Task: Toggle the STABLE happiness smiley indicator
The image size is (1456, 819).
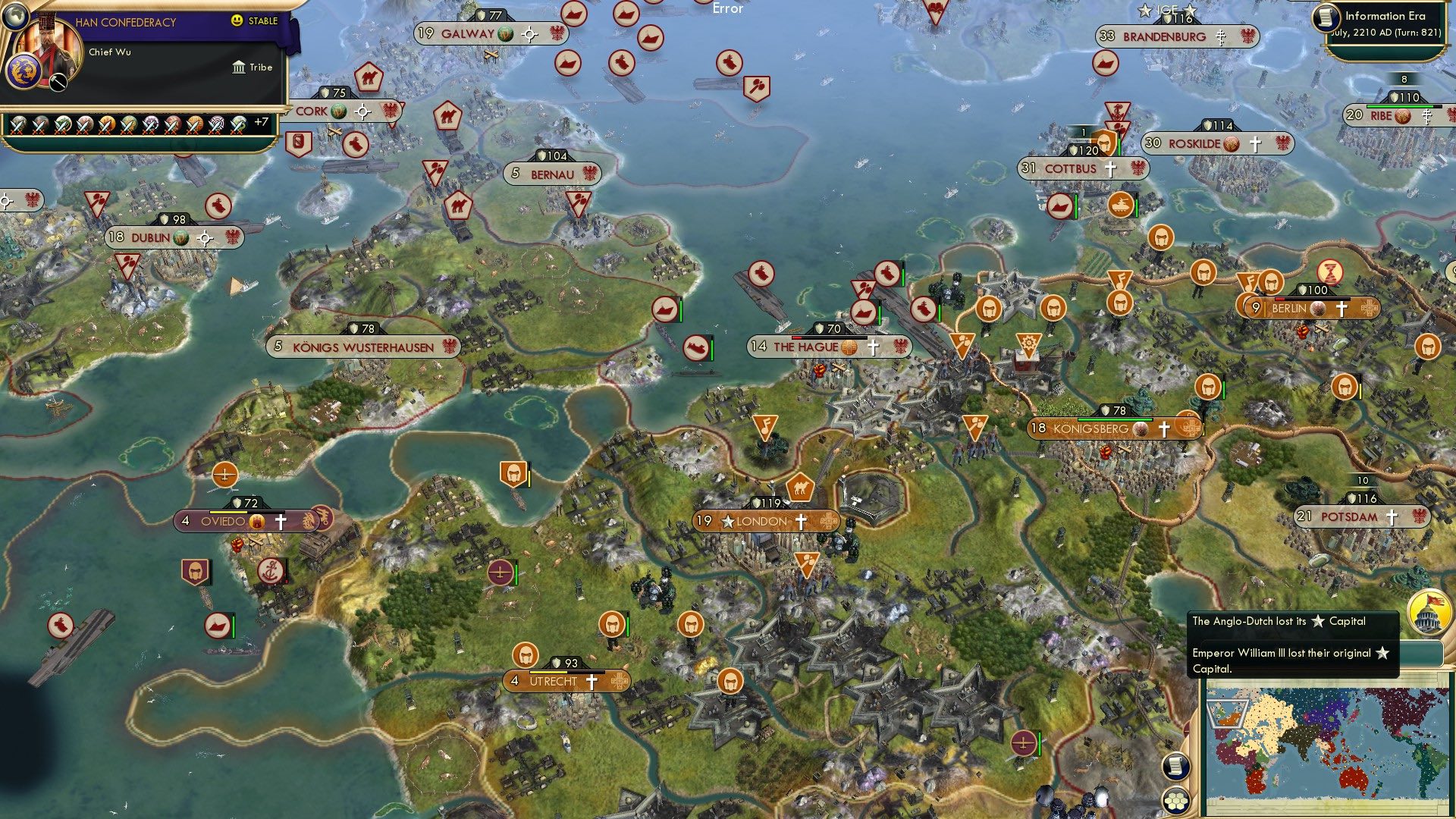Action: click(x=237, y=20)
